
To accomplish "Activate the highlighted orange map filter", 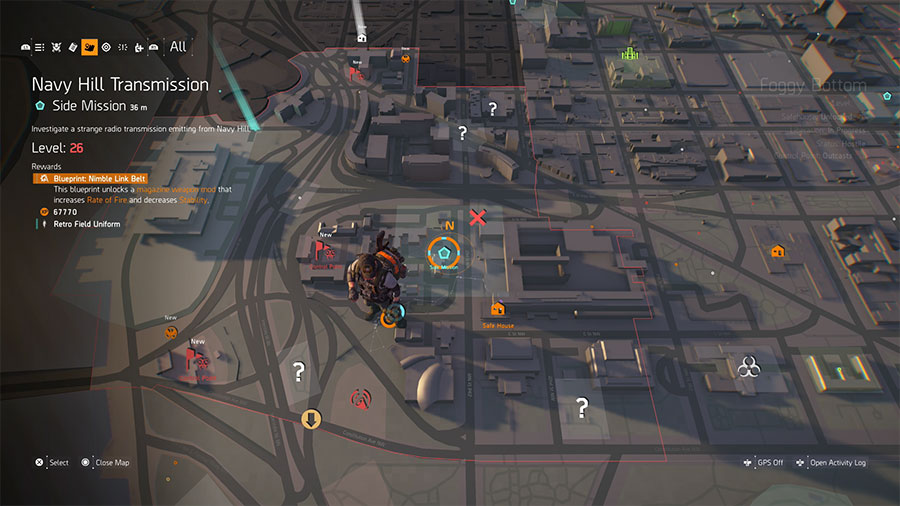I will [89, 47].
